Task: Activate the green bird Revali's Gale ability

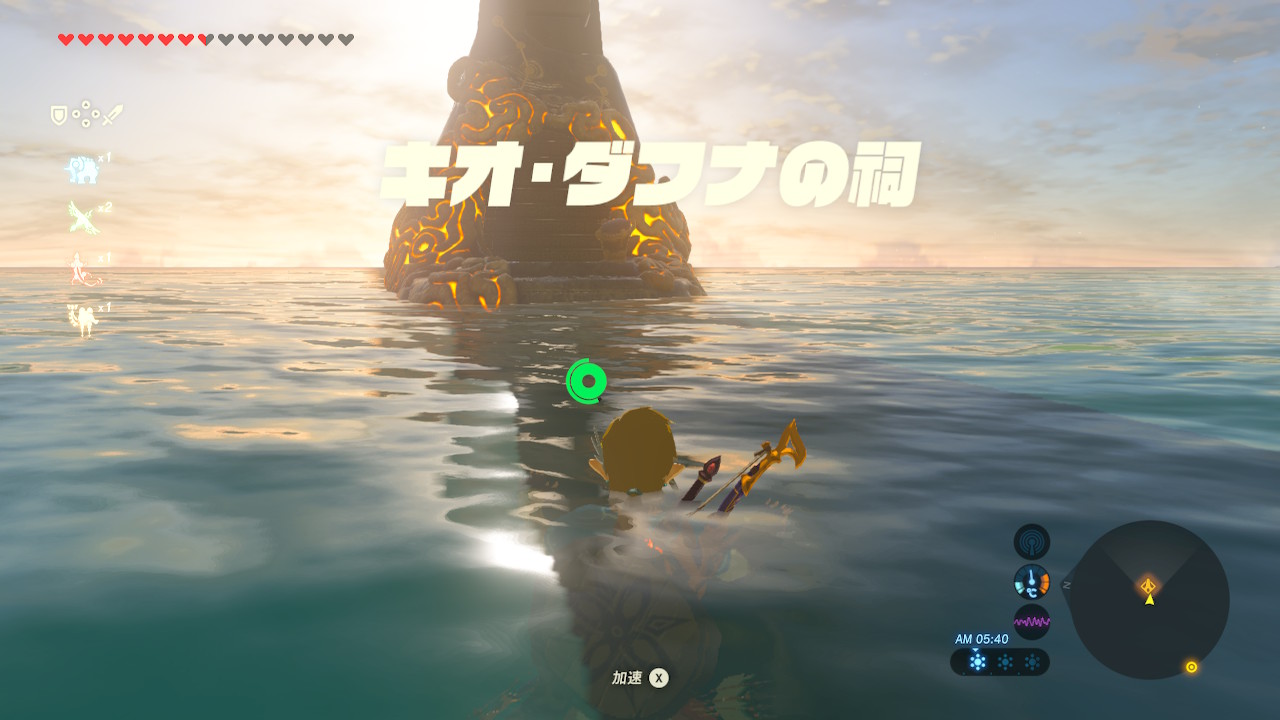Action: pyautogui.click(x=82, y=217)
